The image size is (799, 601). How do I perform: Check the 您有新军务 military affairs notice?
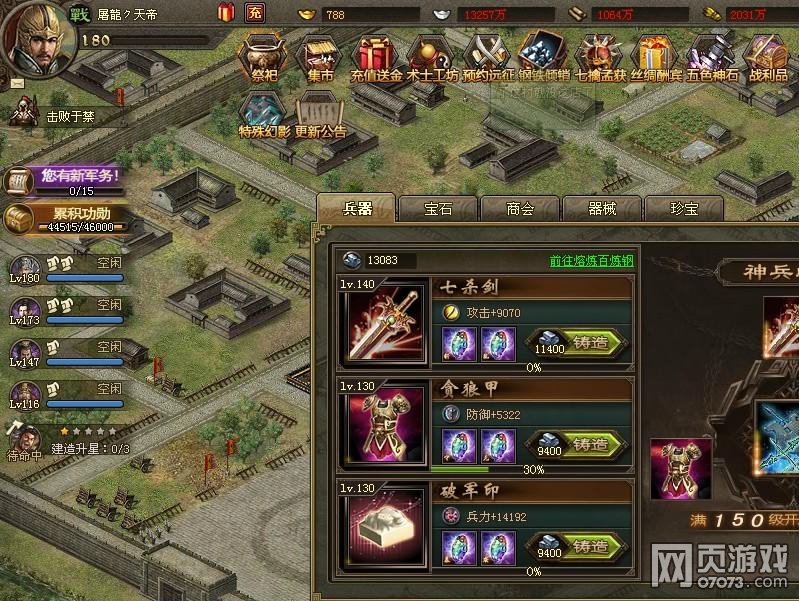tap(68, 179)
